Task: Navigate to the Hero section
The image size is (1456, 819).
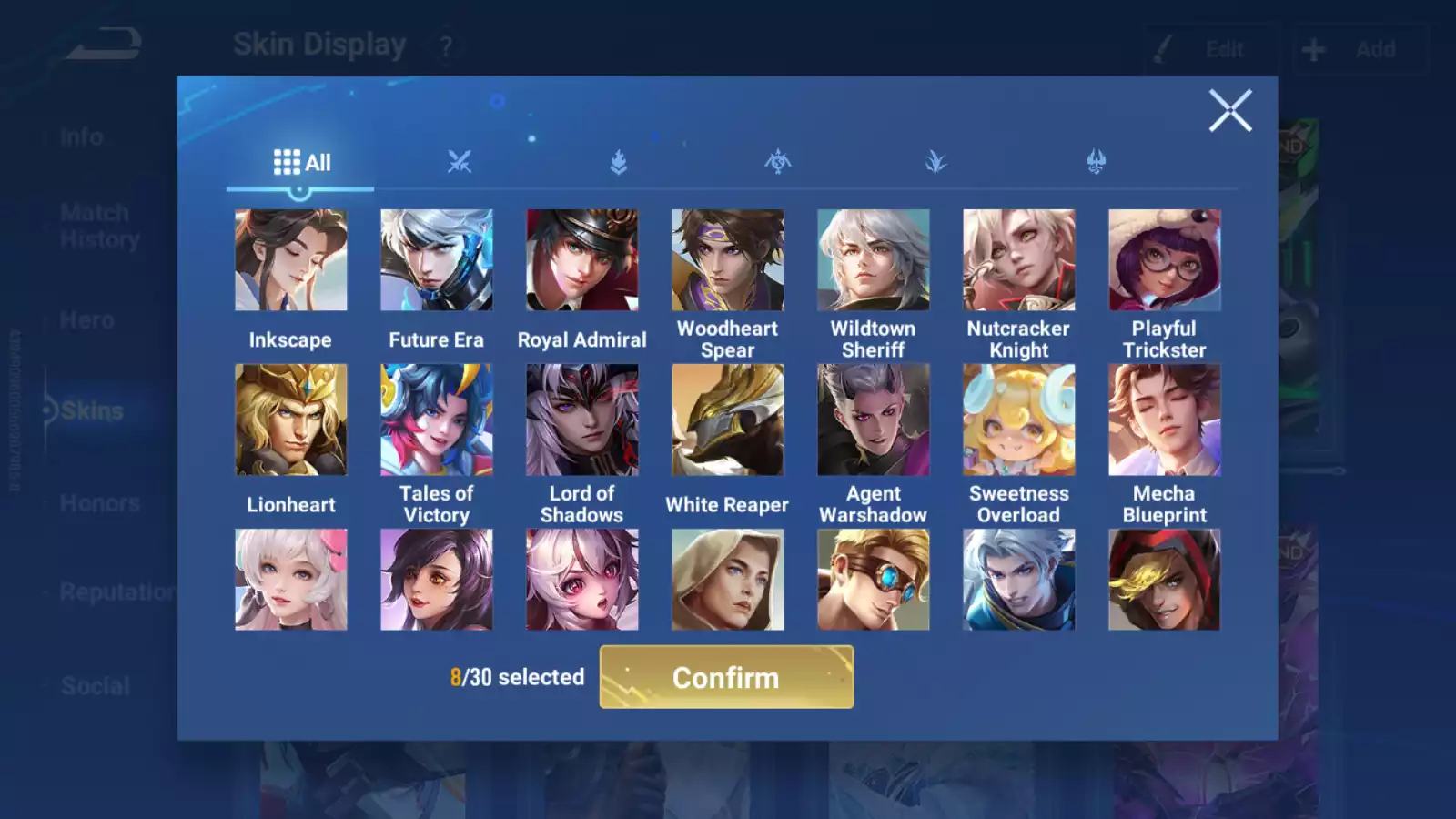Action: point(86,319)
